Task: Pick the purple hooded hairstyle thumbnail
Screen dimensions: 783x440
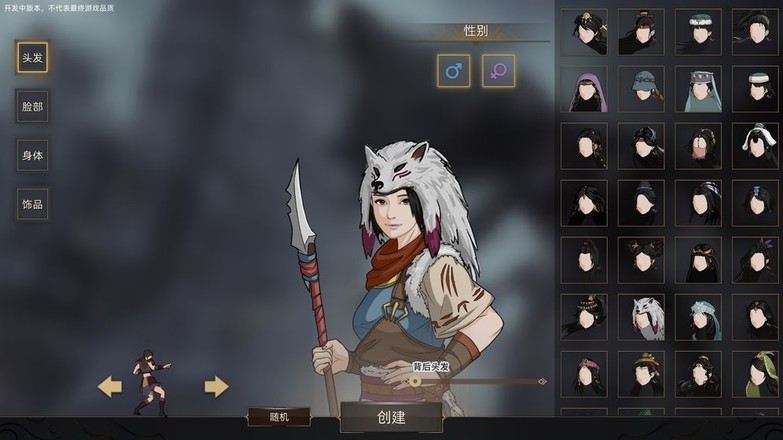Action: click(584, 90)
